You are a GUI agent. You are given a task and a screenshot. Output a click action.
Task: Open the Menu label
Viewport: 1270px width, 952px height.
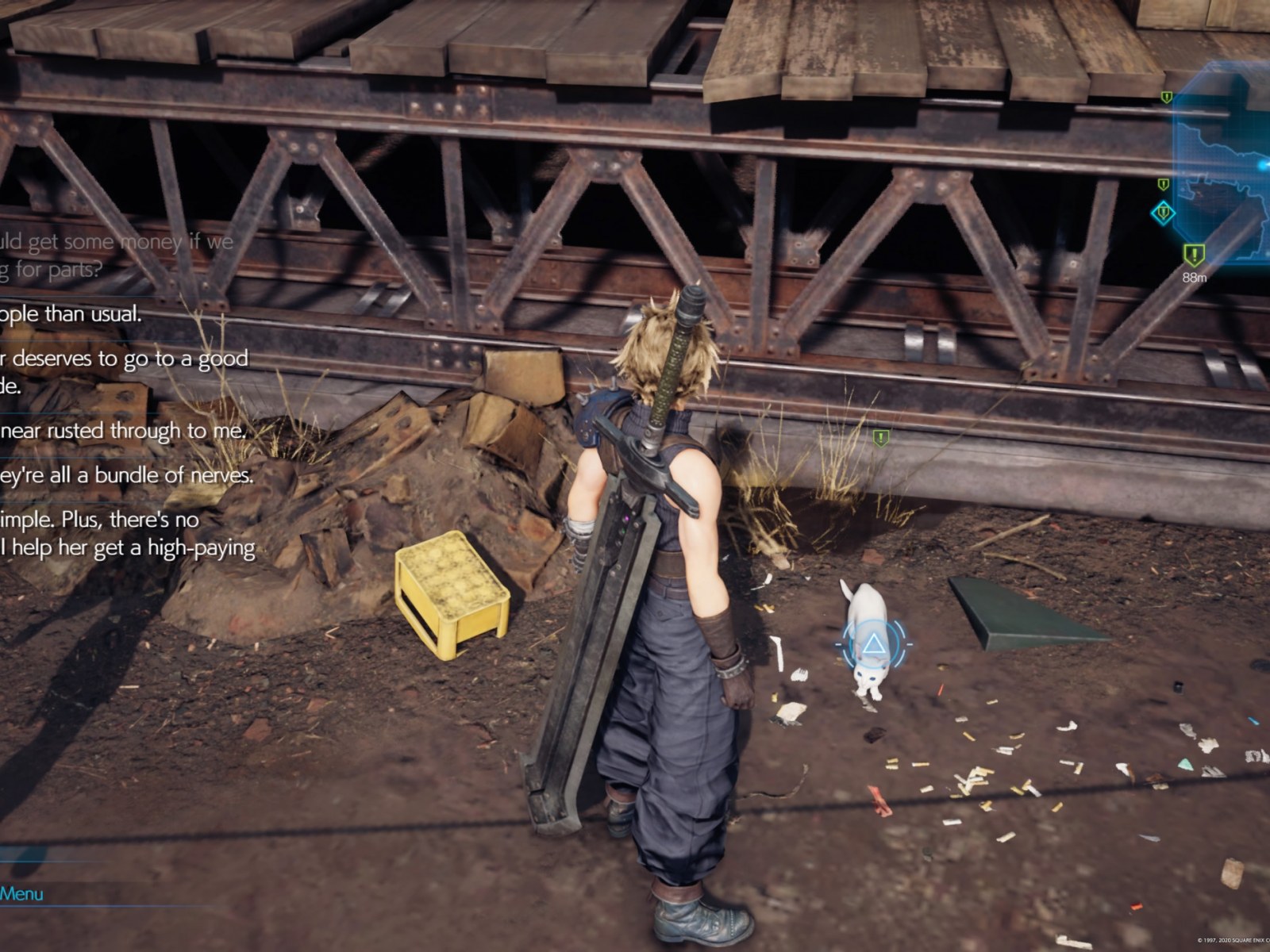point(21,894)
